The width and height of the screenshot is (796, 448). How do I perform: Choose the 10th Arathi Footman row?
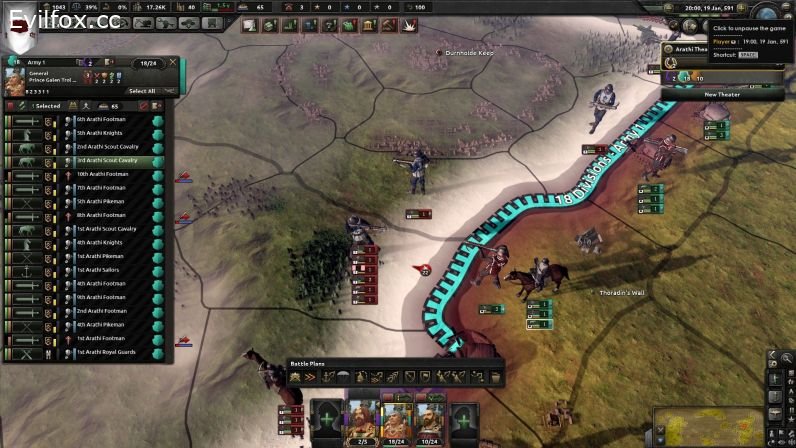tap(100, 174)
